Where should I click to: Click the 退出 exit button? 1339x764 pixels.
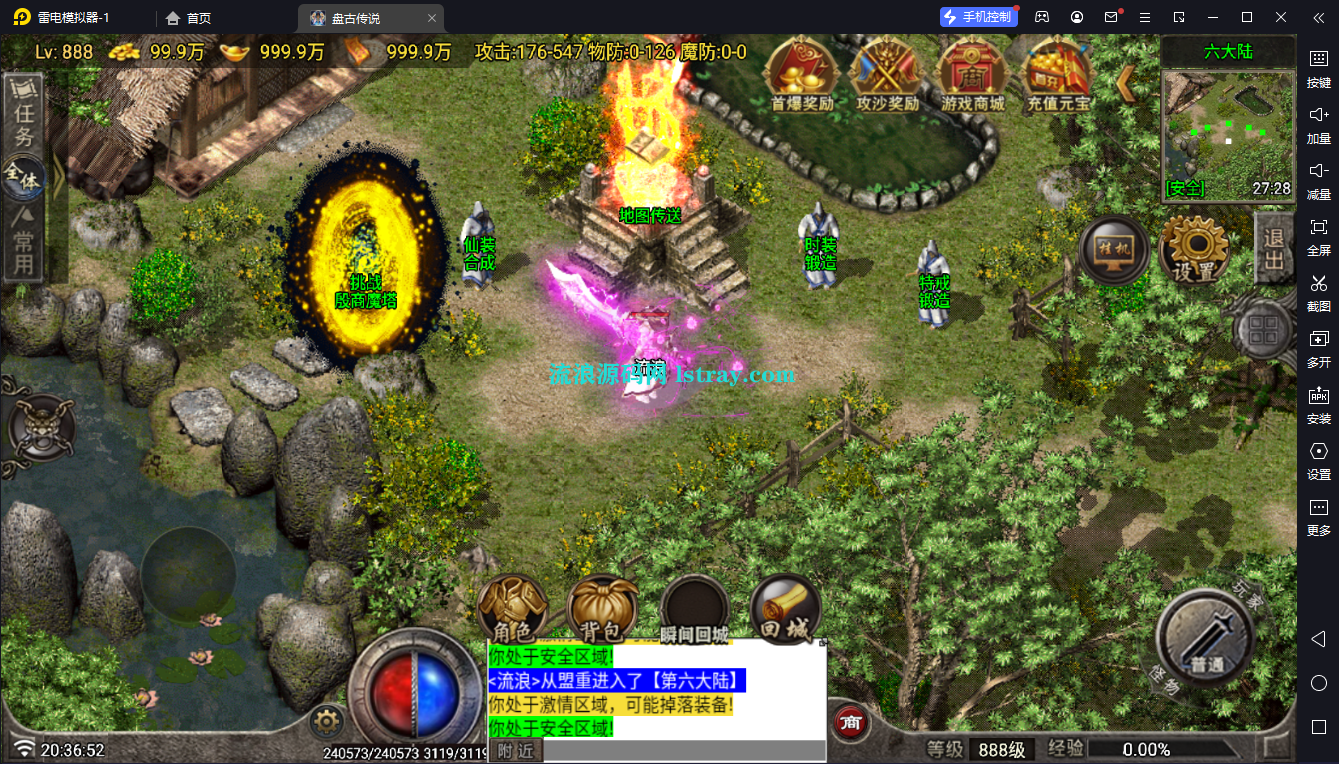point(1273,248)
